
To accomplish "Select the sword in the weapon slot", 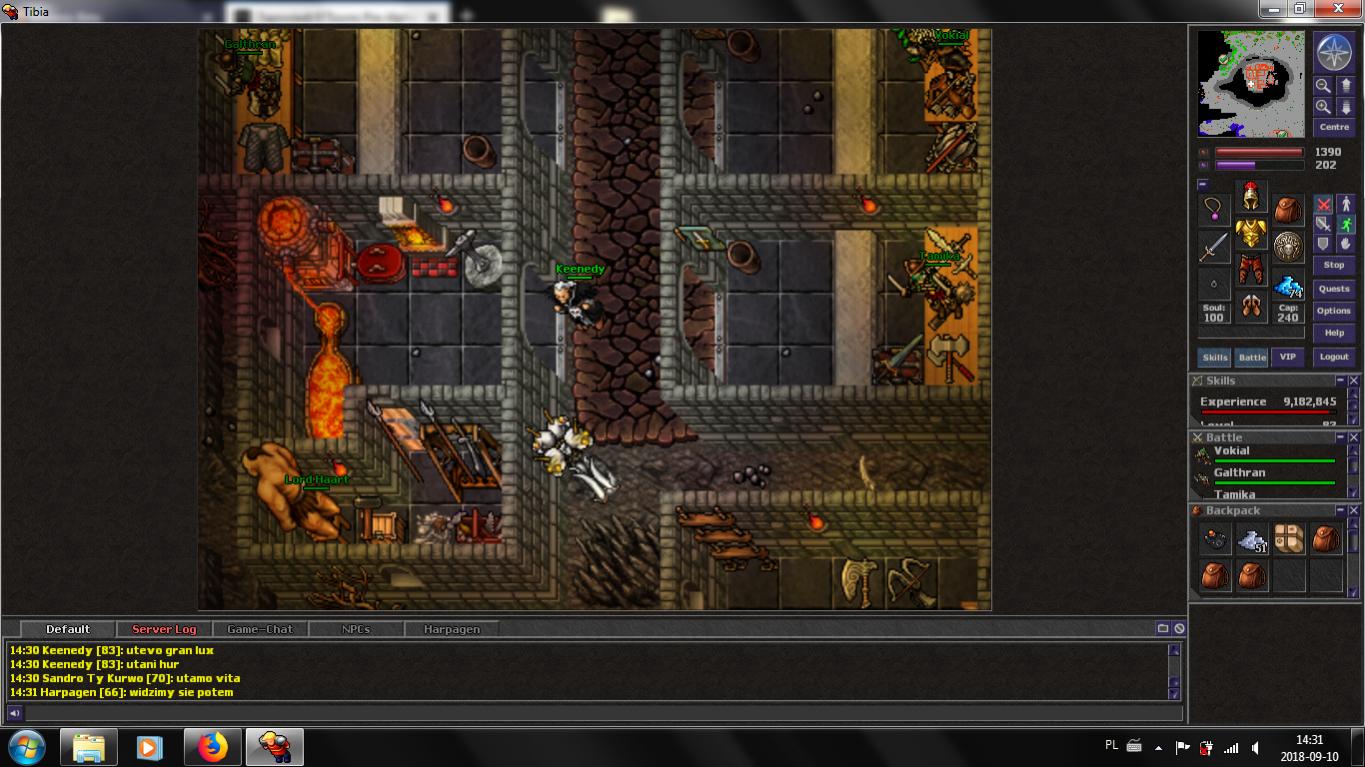I will click(1214, 247).
